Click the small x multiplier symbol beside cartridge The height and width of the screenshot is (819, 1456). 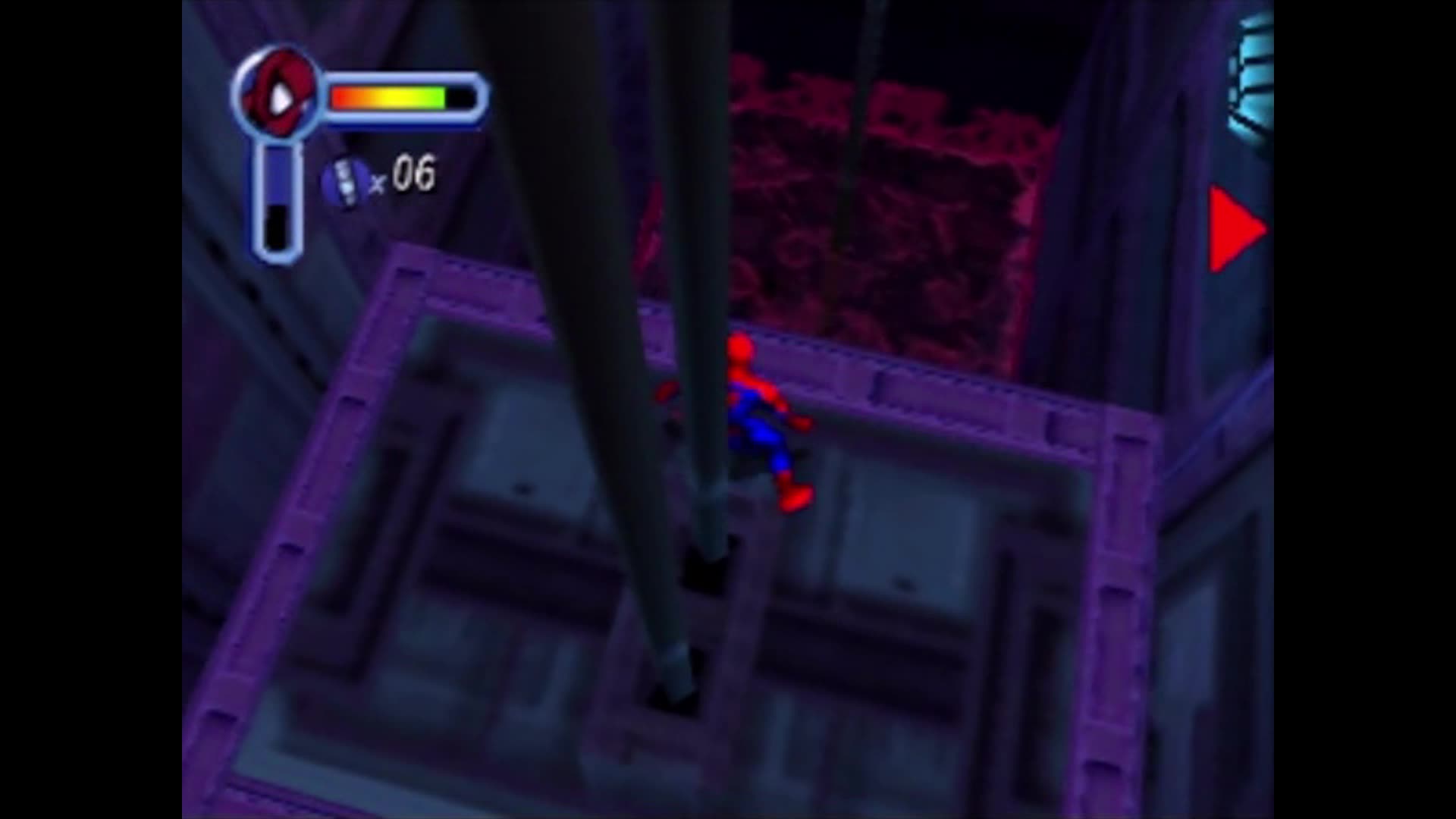coord(379,182)
